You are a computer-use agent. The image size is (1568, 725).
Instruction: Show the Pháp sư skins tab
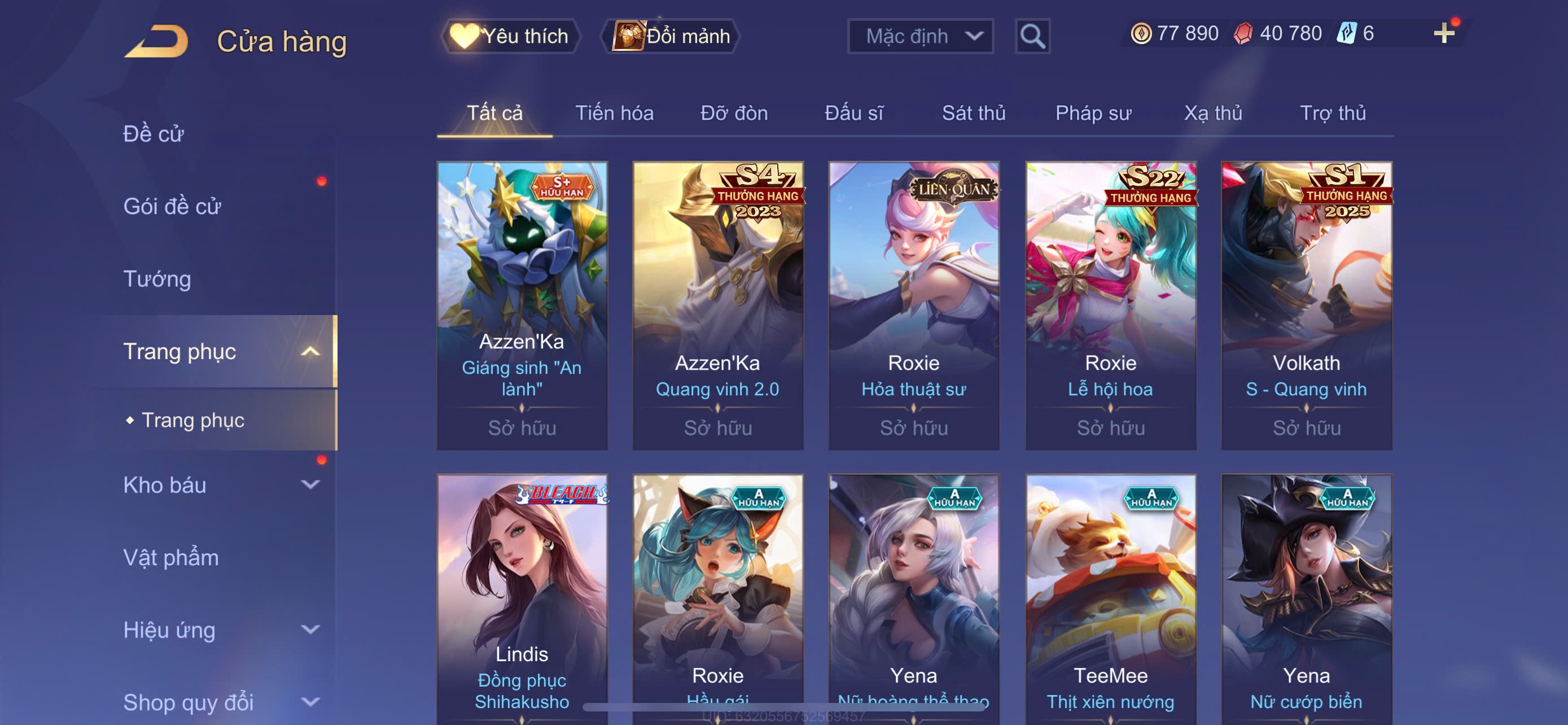(x=1093, y=112)
